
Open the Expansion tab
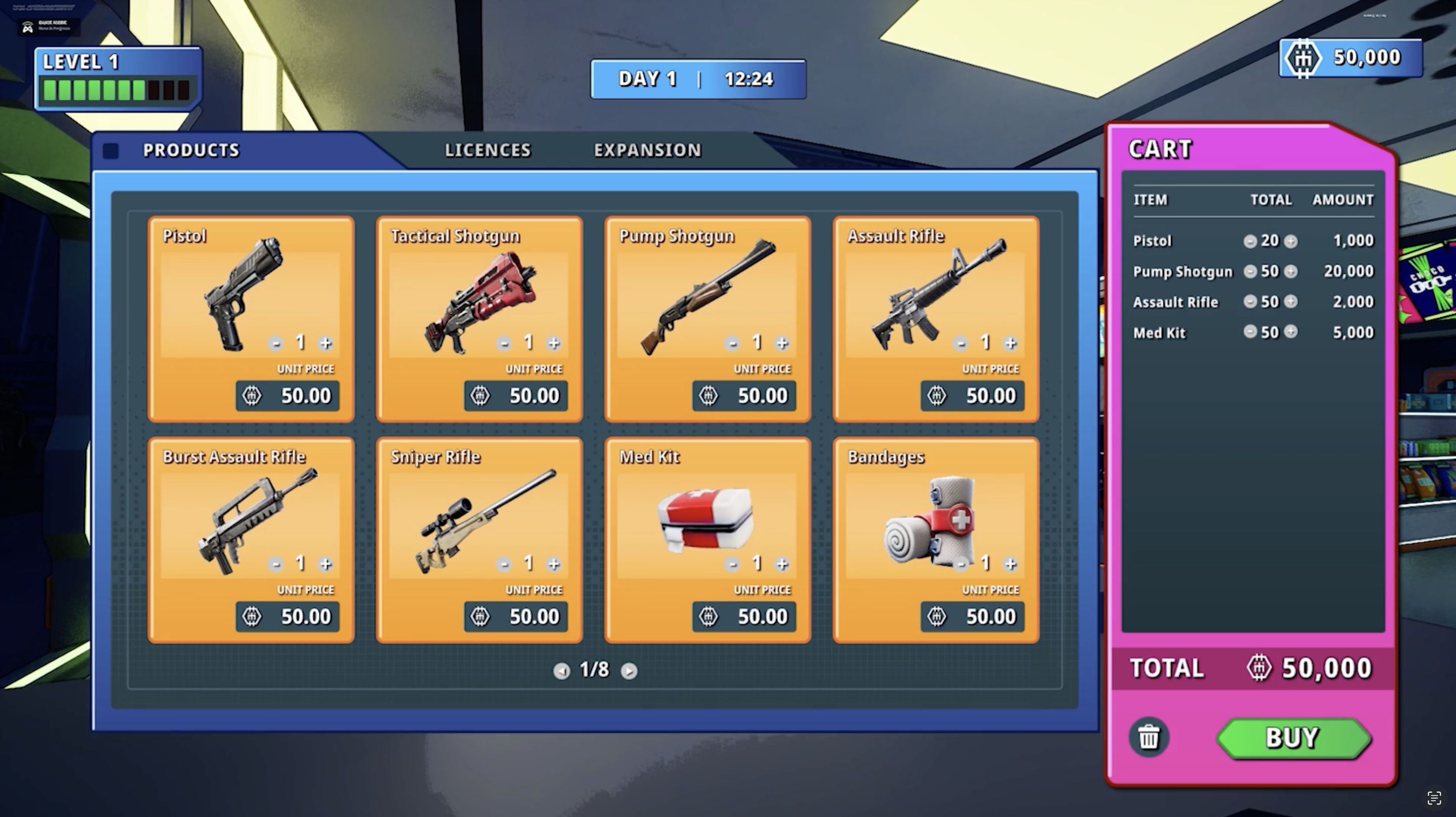[x=647, y=150]
